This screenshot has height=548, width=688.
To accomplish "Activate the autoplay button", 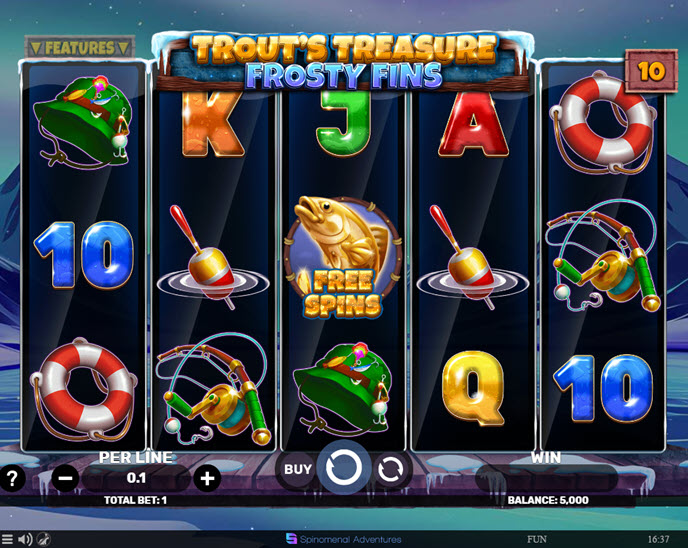I will point(393,468).
